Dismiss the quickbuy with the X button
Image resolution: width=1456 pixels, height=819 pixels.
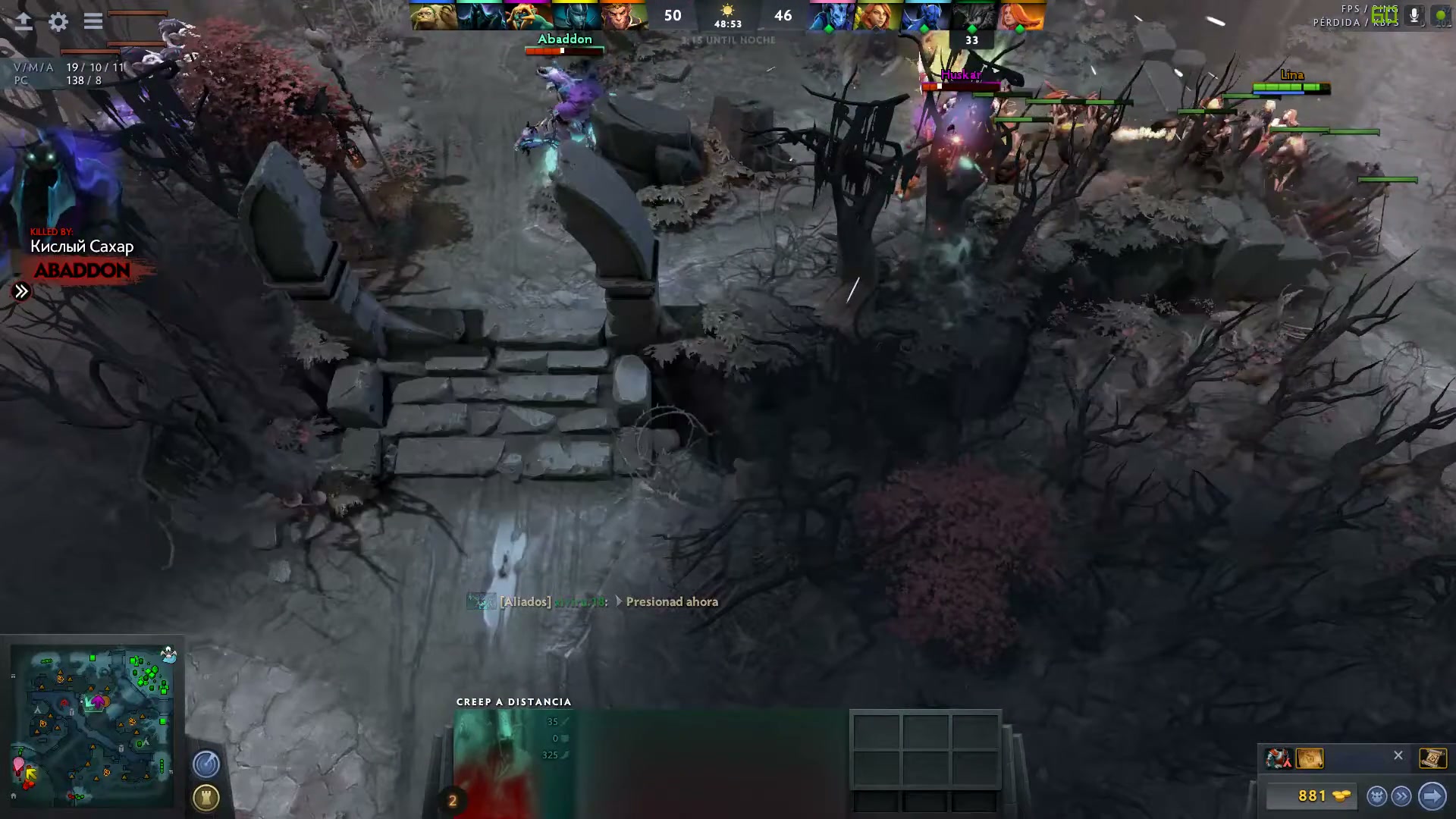pyautogui.click(x=1398, y=755)
